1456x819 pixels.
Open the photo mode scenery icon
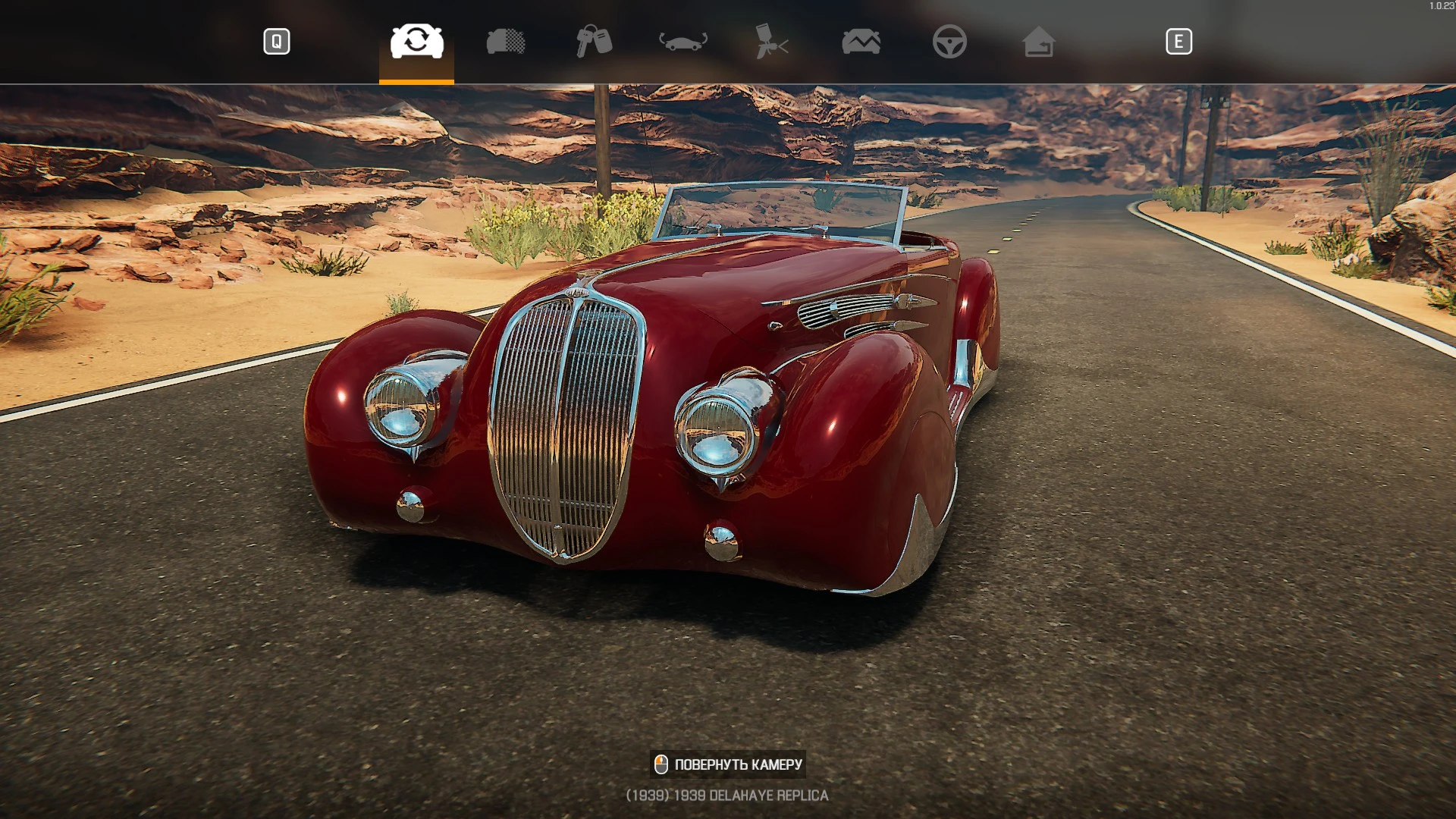861,42
